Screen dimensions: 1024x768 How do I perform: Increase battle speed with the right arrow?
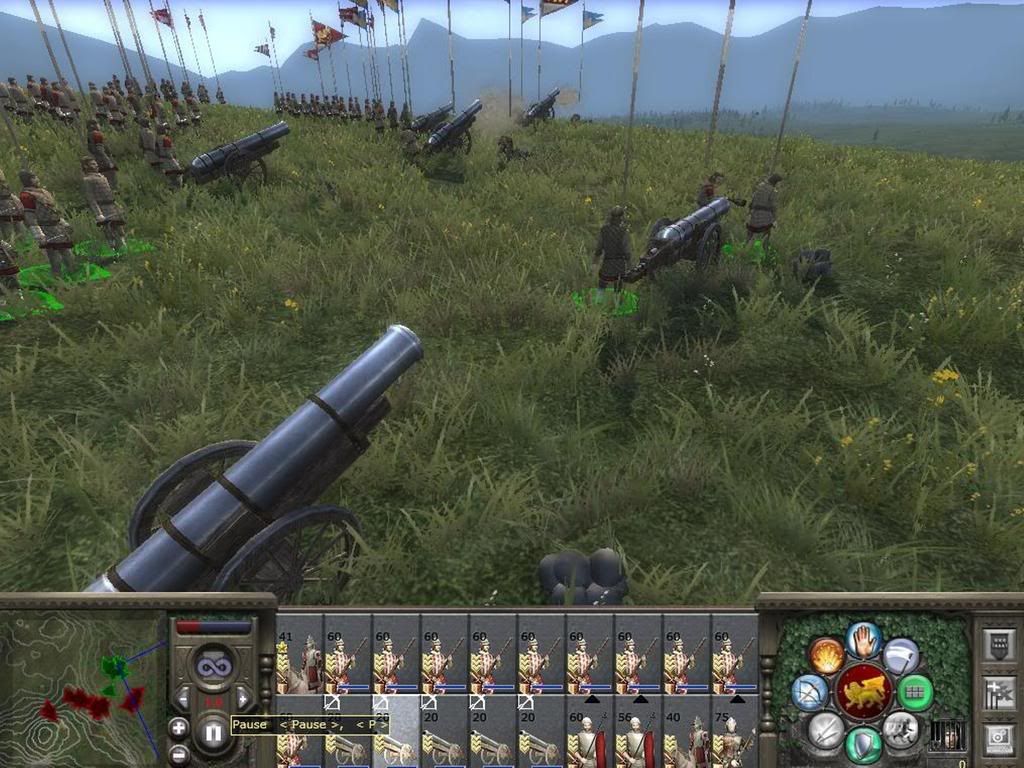(243, 697)
